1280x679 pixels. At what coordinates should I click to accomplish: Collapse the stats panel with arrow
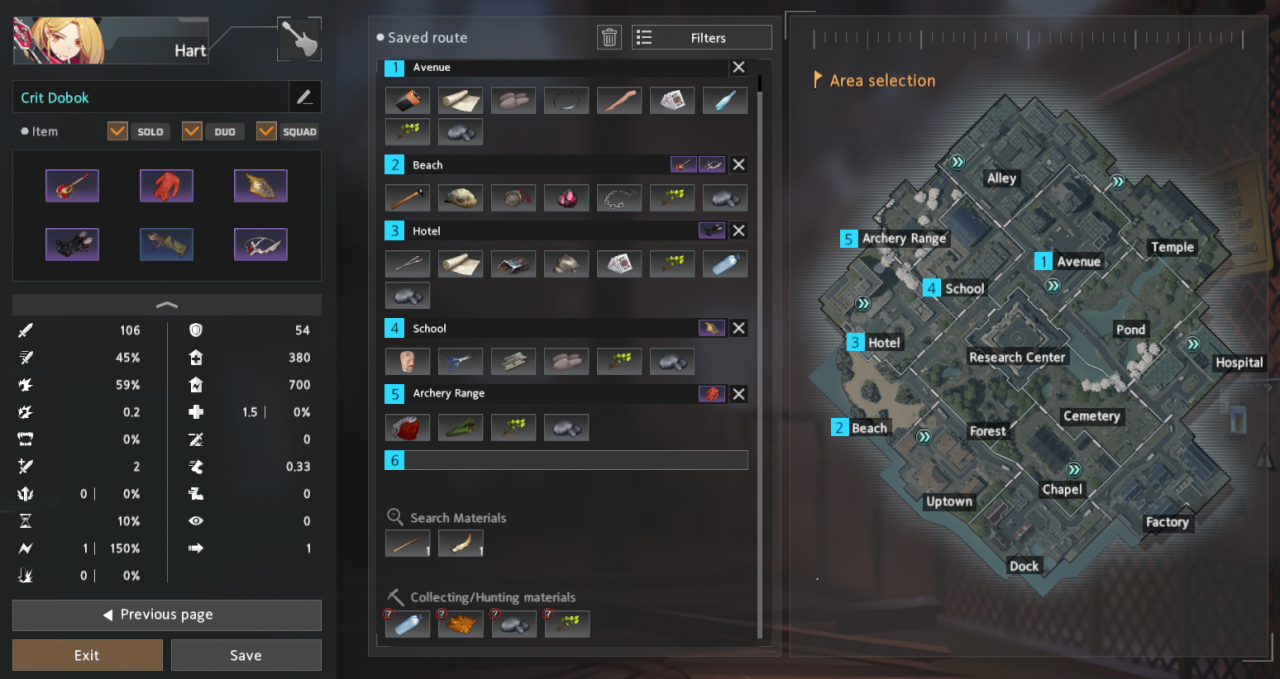pyautogui.click(x=167, y=304)
